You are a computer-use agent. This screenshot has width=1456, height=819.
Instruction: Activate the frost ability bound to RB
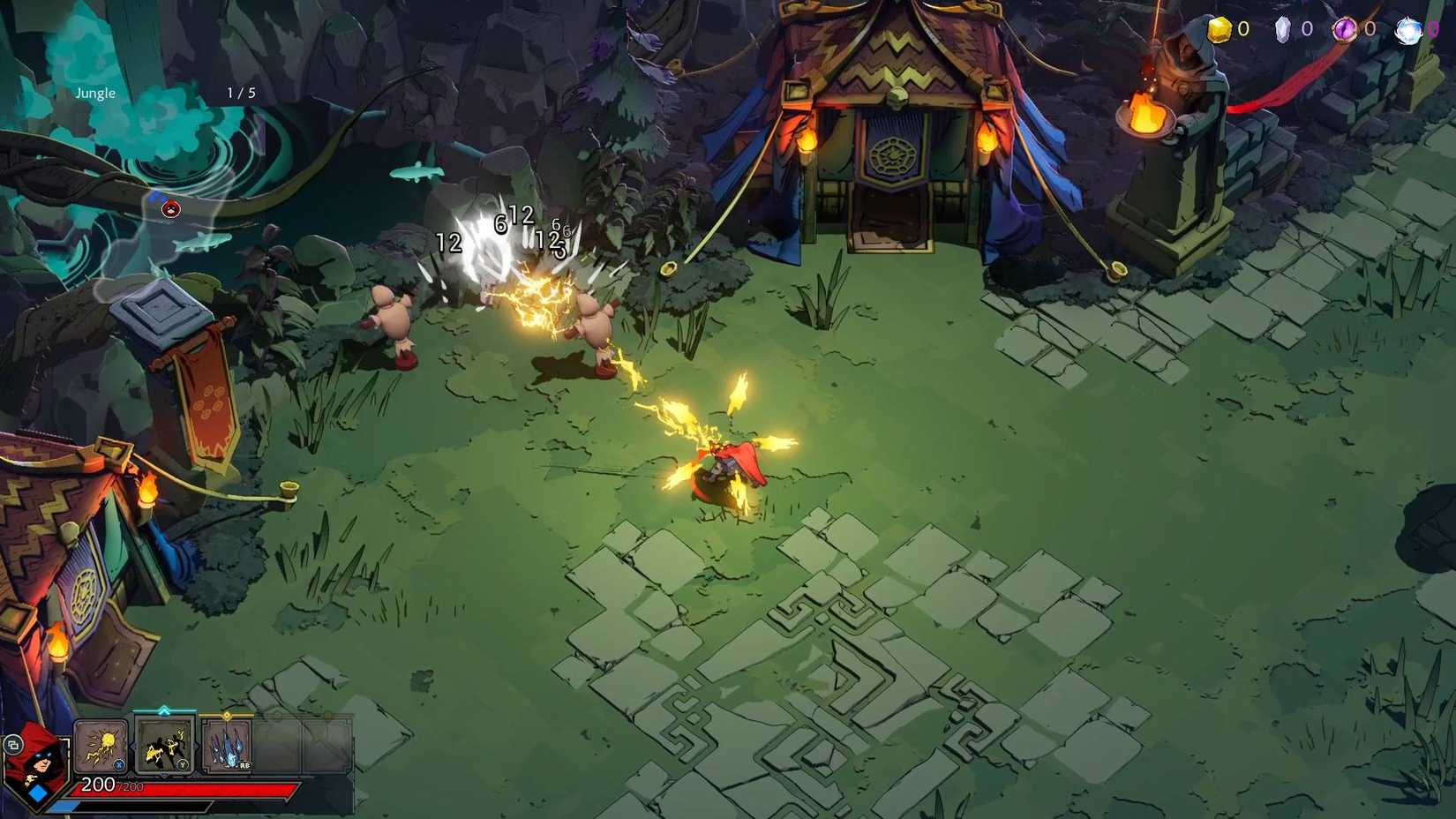point(228,744)
